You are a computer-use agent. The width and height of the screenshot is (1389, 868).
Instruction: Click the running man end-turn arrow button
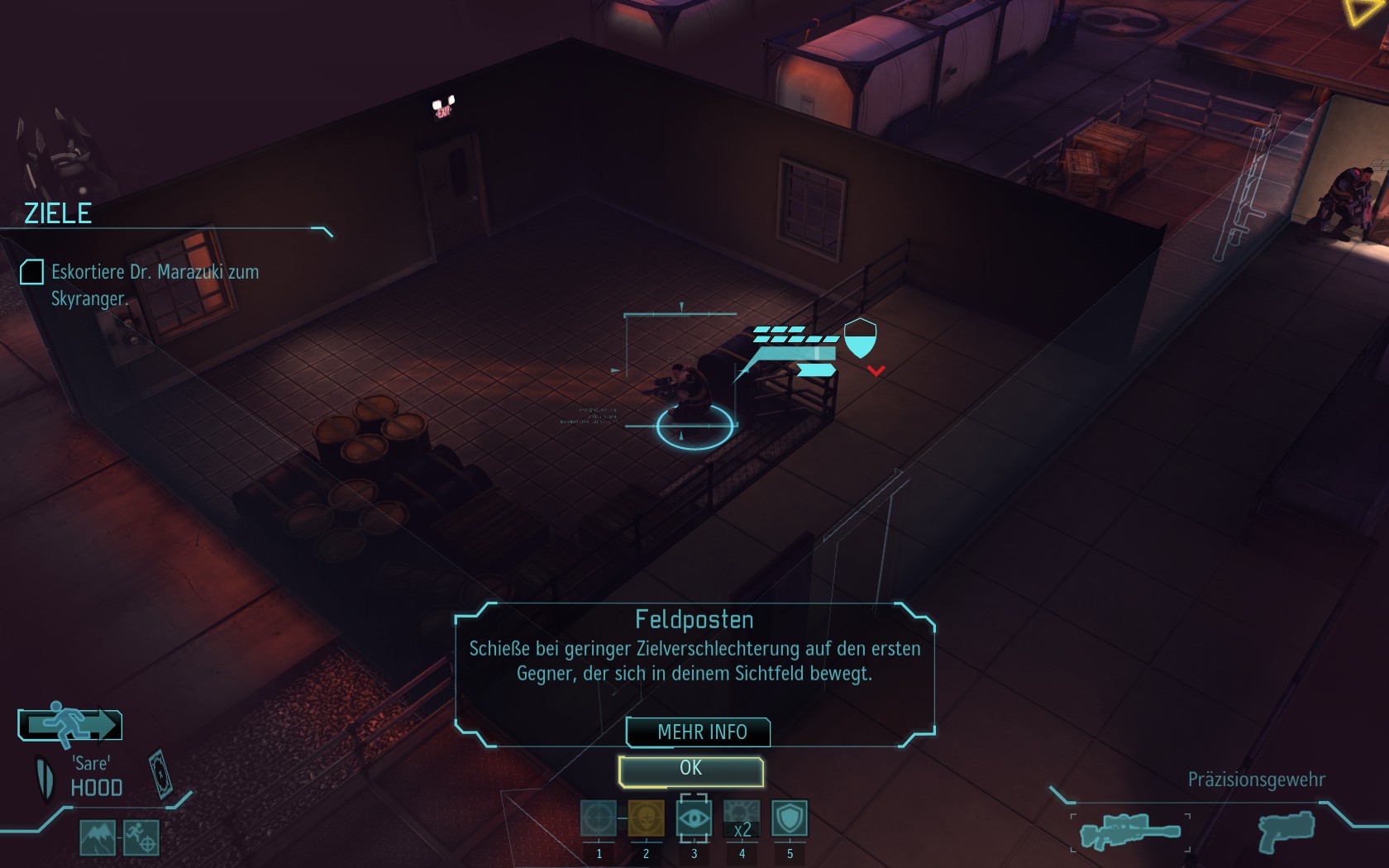pyautogui.click(x=70, y=725)
